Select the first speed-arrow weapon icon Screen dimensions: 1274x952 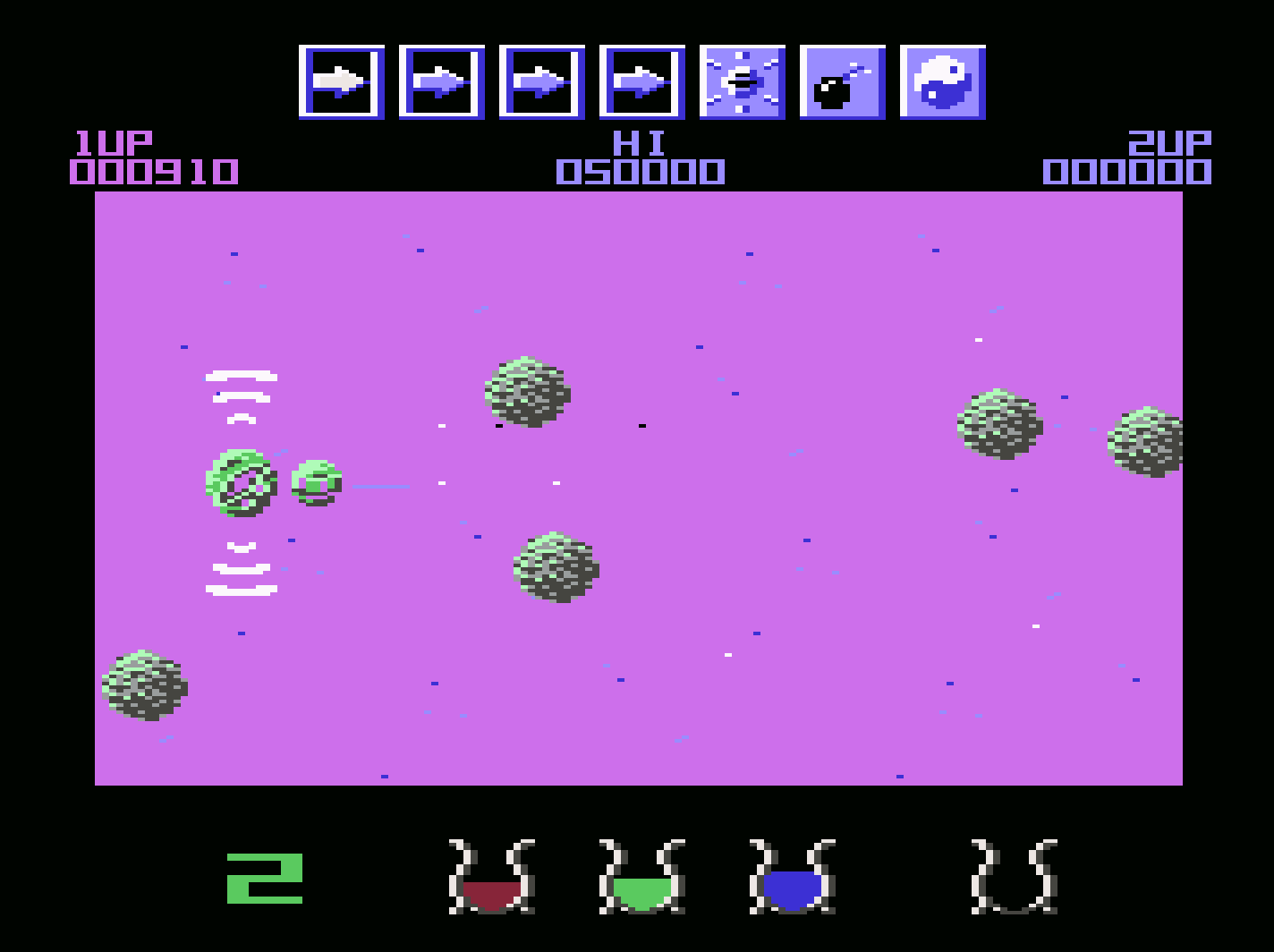click(342, 81)
